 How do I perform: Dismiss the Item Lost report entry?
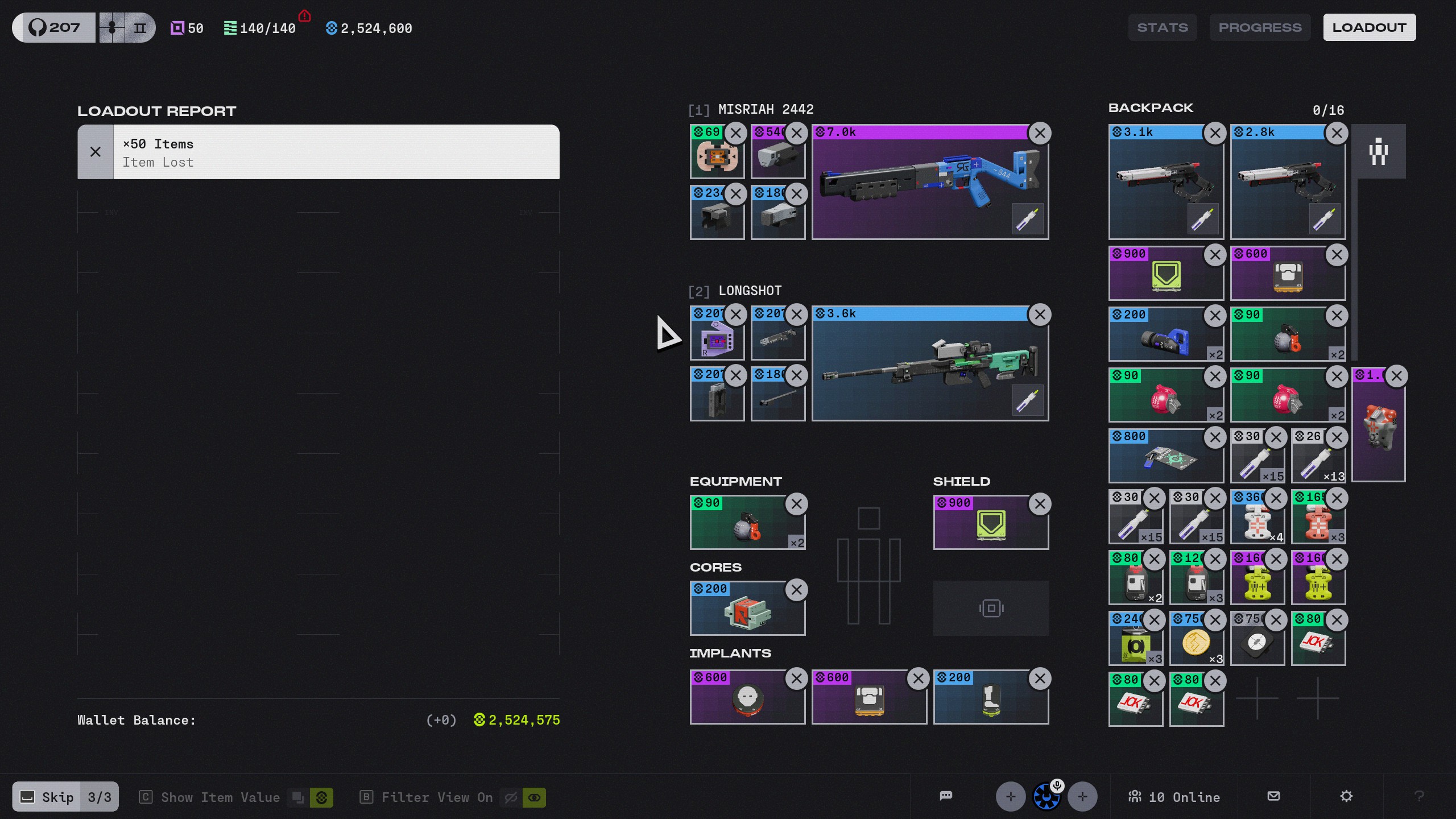coord(96,152)
